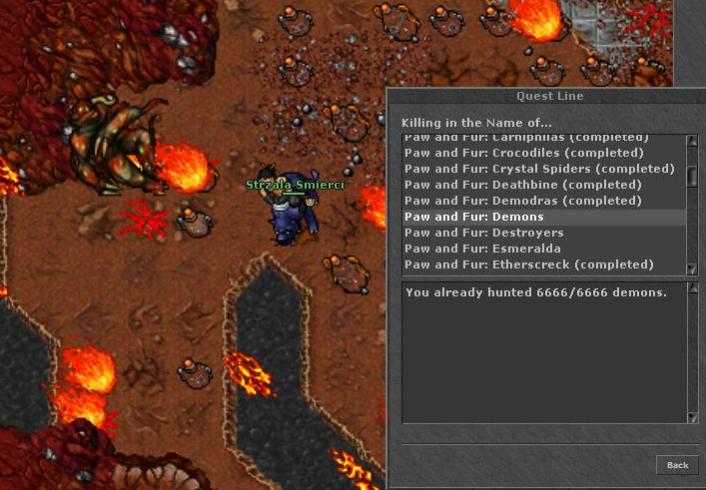
Task: Click the mission list's up arrow
Action: click(x=692, y=141)
